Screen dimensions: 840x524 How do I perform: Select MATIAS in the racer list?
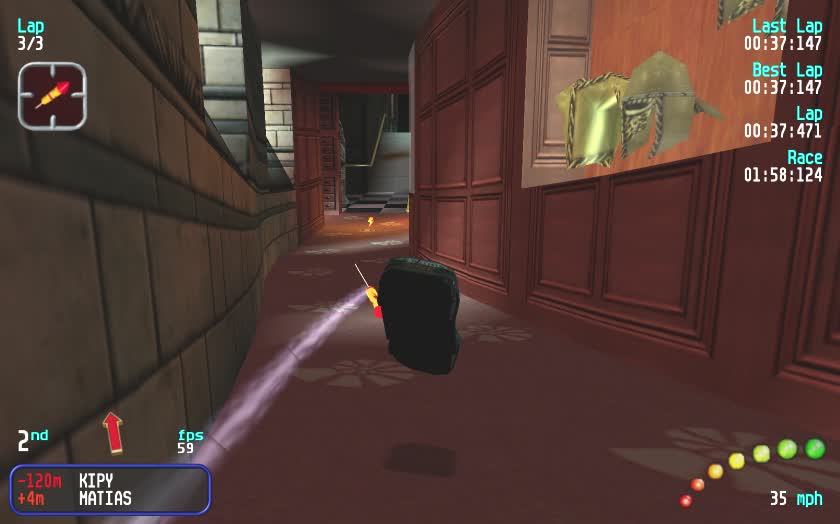(x=105, y=498)
